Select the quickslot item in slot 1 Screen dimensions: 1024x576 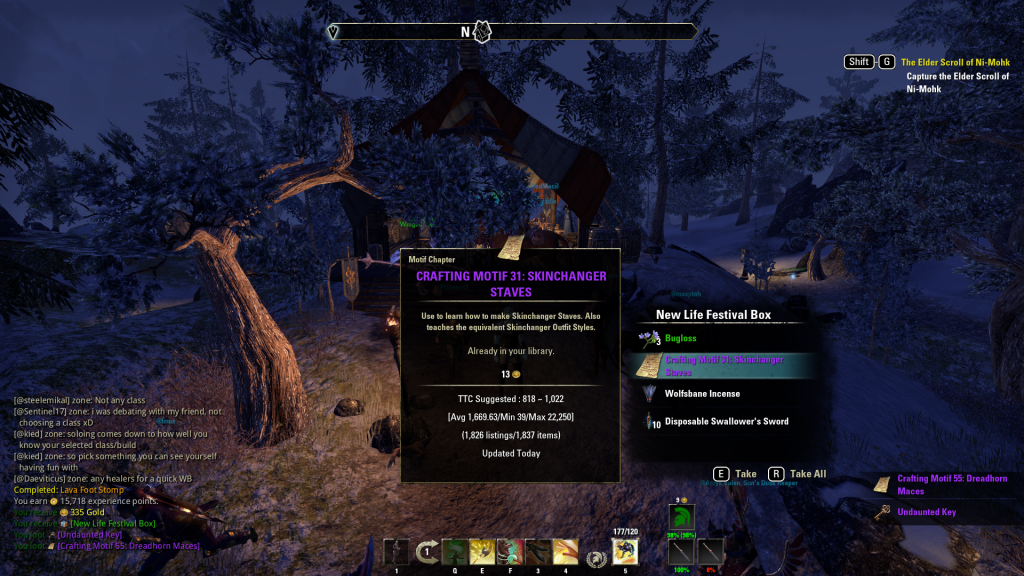click(396, 552)
